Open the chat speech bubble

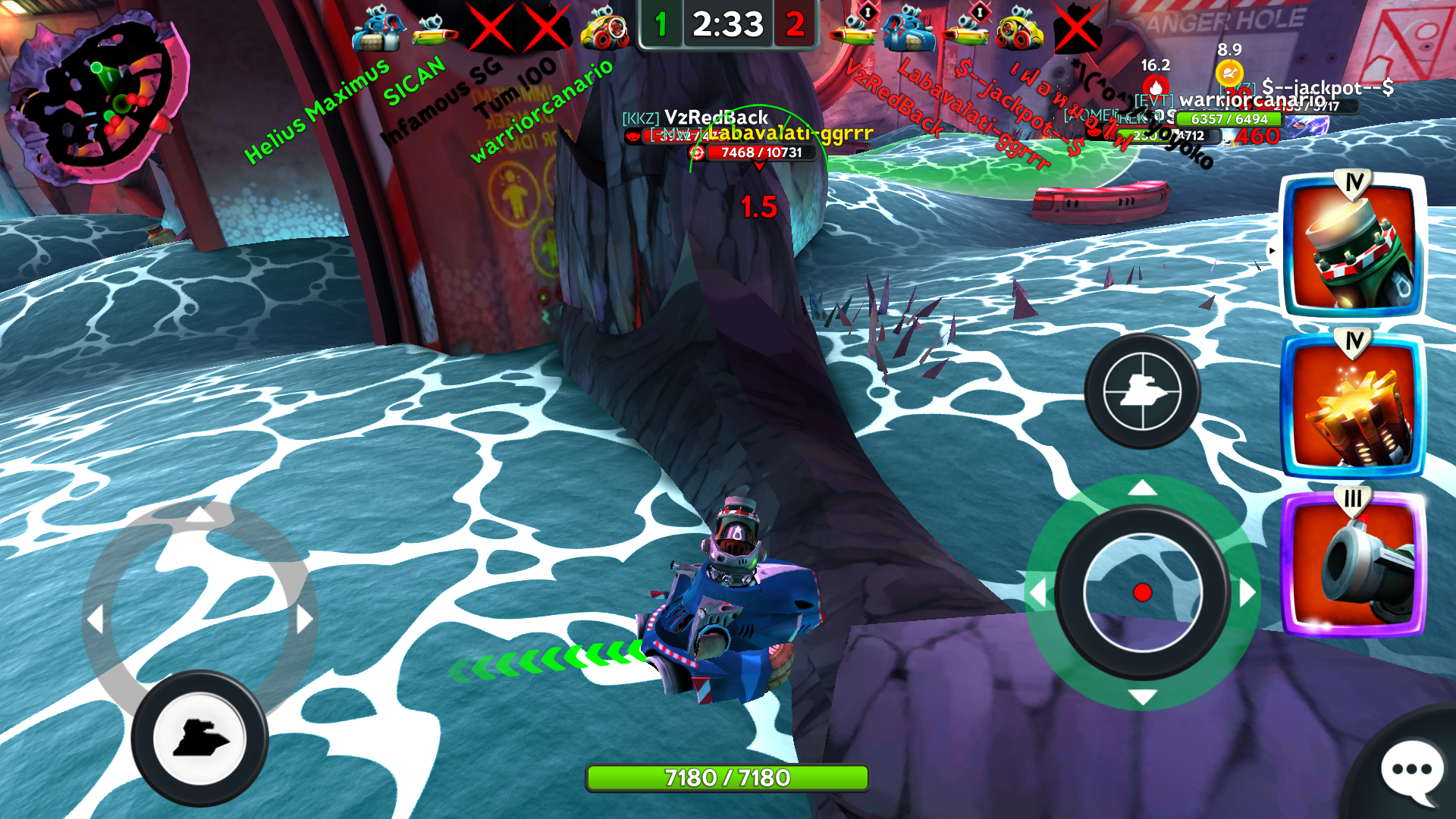coord(1411,771)
